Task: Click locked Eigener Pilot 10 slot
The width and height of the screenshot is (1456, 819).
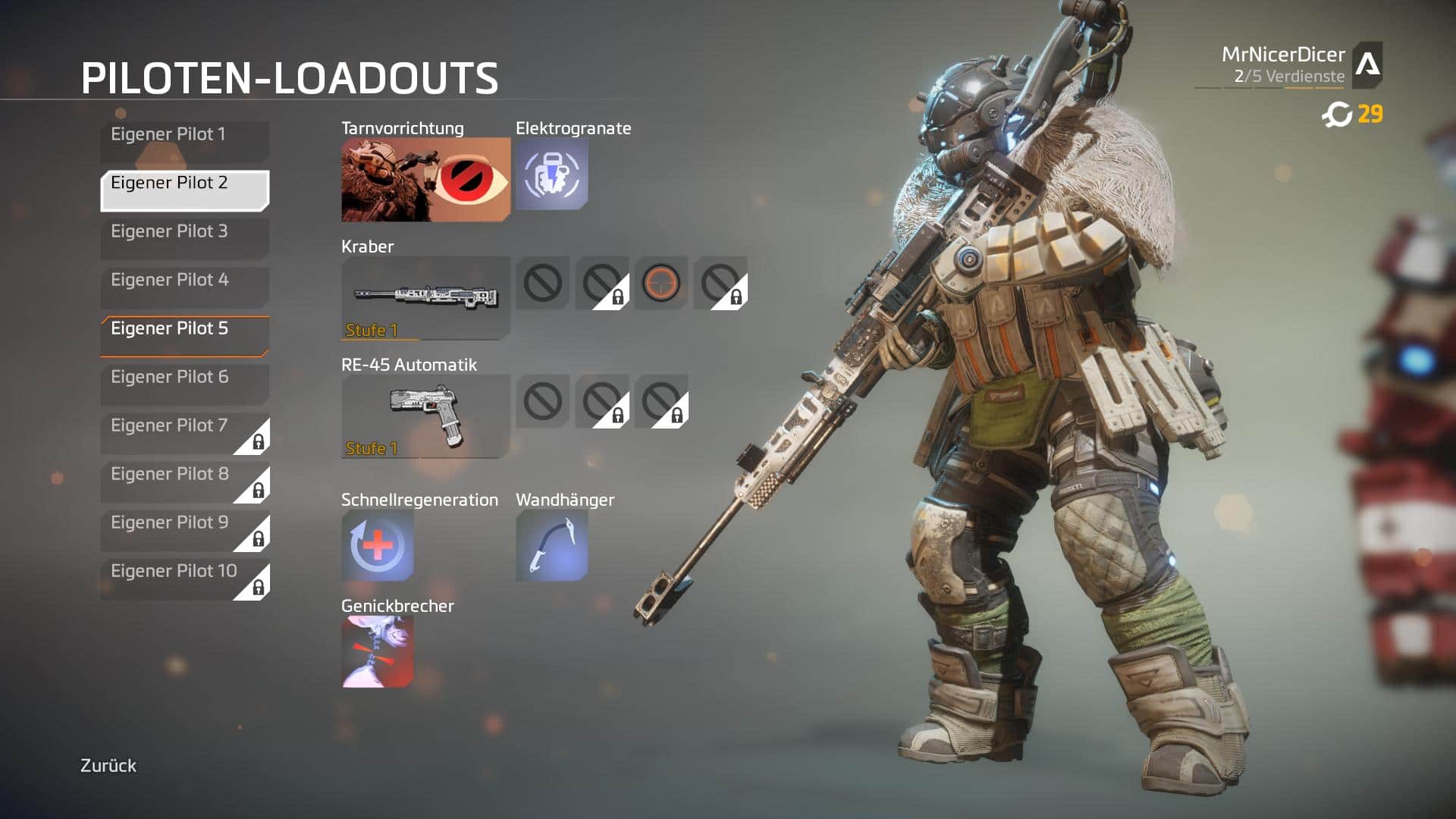Action: point(184,578)
